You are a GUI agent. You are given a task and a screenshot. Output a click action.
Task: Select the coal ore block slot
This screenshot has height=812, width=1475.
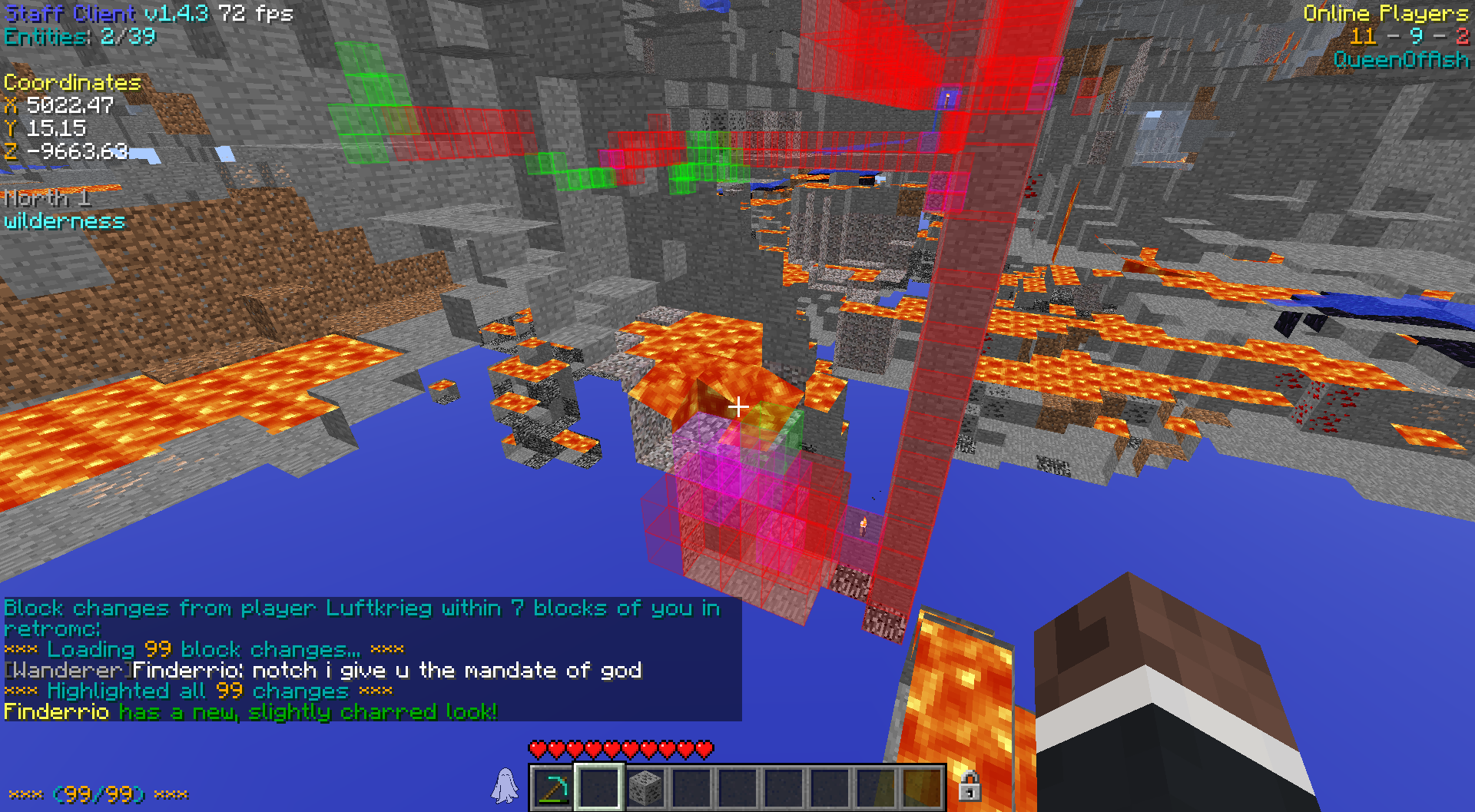[645, 788]
